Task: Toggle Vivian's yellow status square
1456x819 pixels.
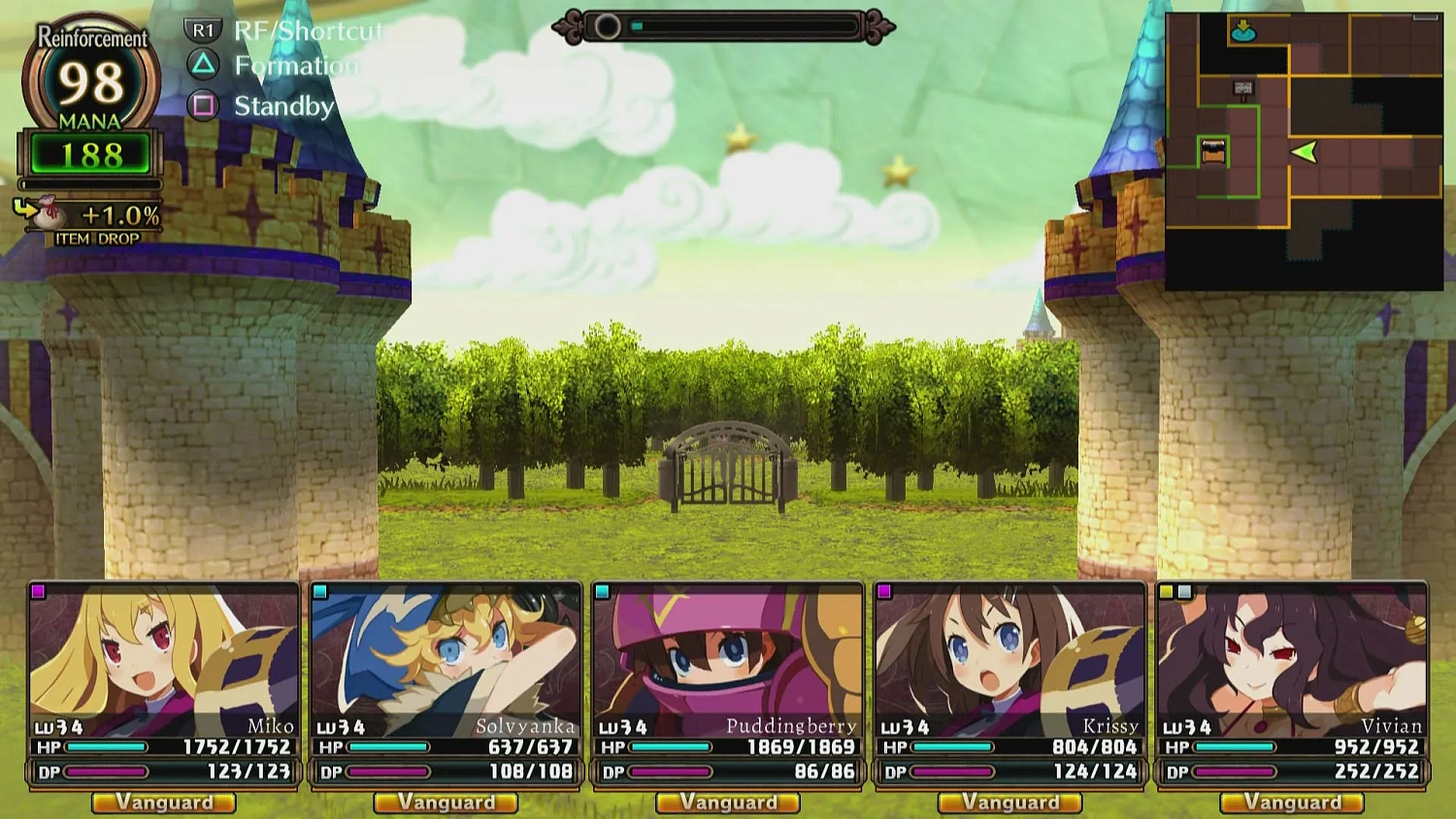Action: [1166, 590]
